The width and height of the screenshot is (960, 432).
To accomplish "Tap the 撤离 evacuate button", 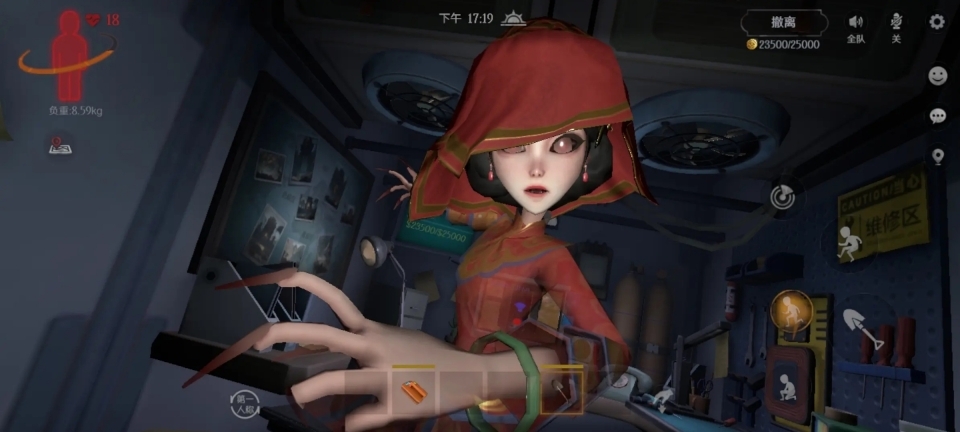I will [784, 23].
